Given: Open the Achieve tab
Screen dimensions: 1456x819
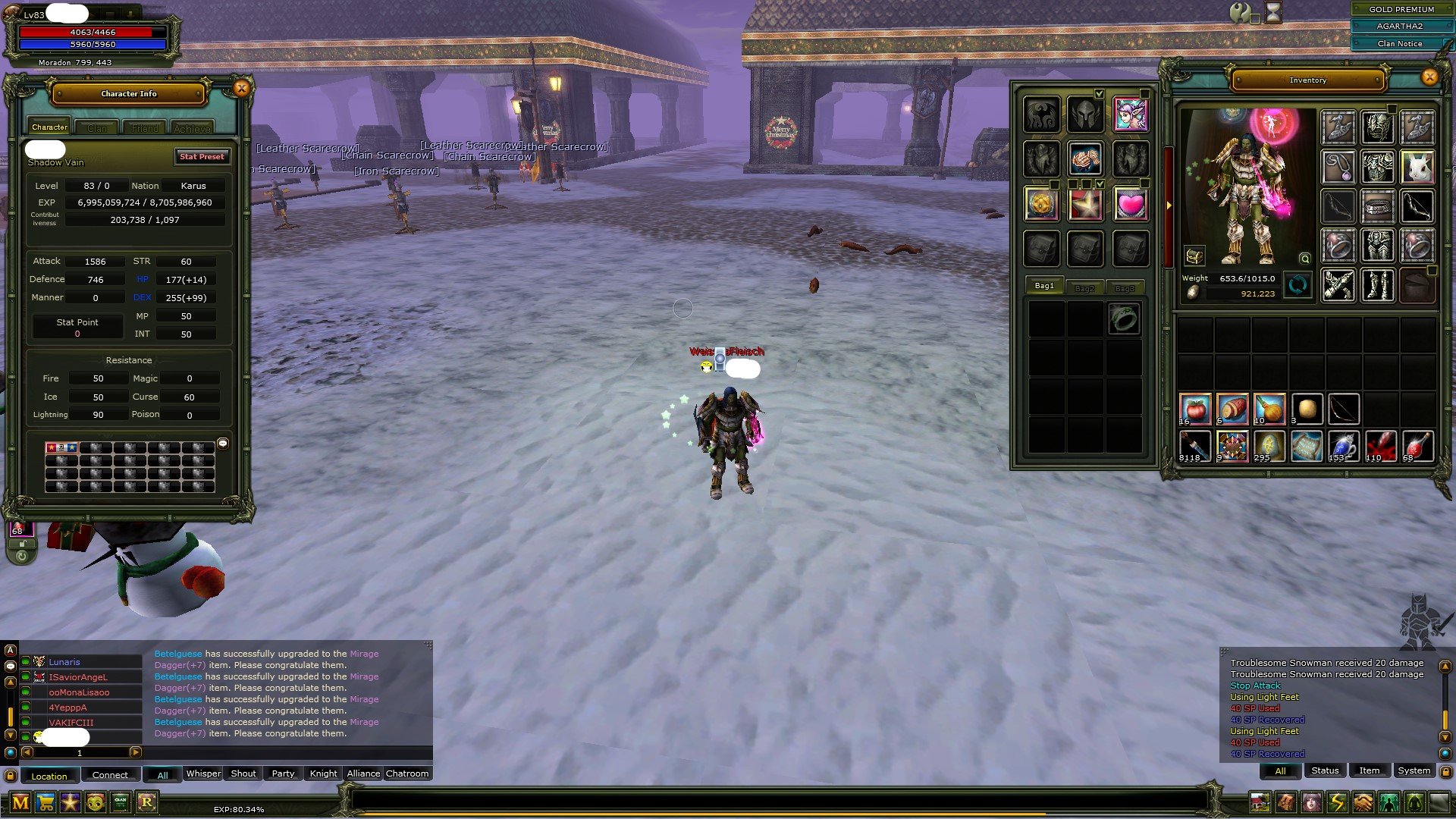Looking at the screenshot, I should [192, 128].
